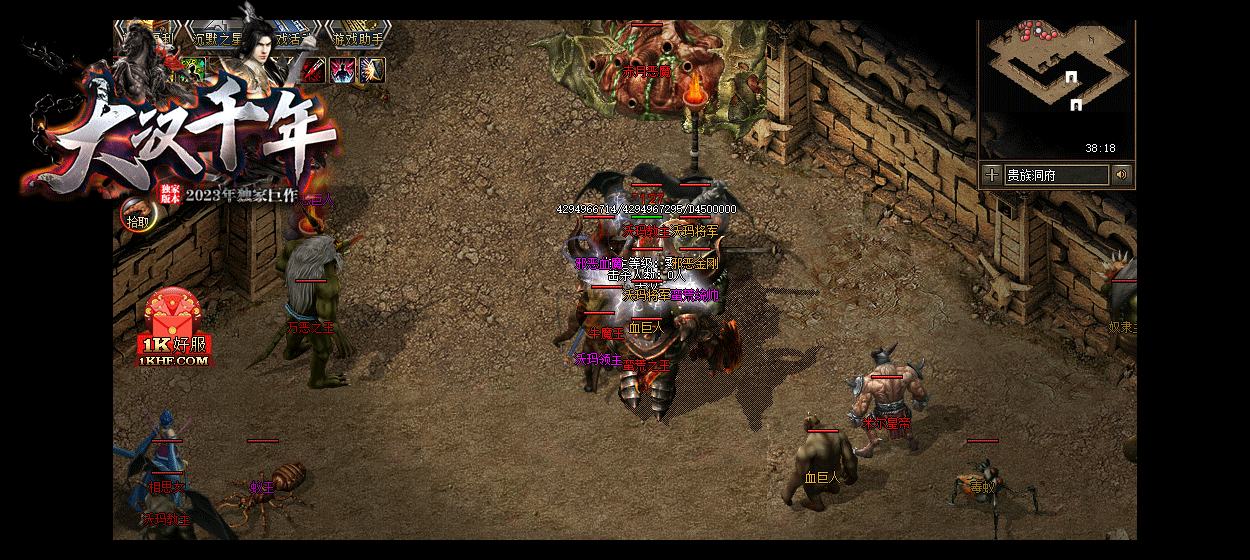Viewport: 1250px width, 560px height.
Task: Click the upper white doorway marker on minimap
Action: click(1071, 77)
